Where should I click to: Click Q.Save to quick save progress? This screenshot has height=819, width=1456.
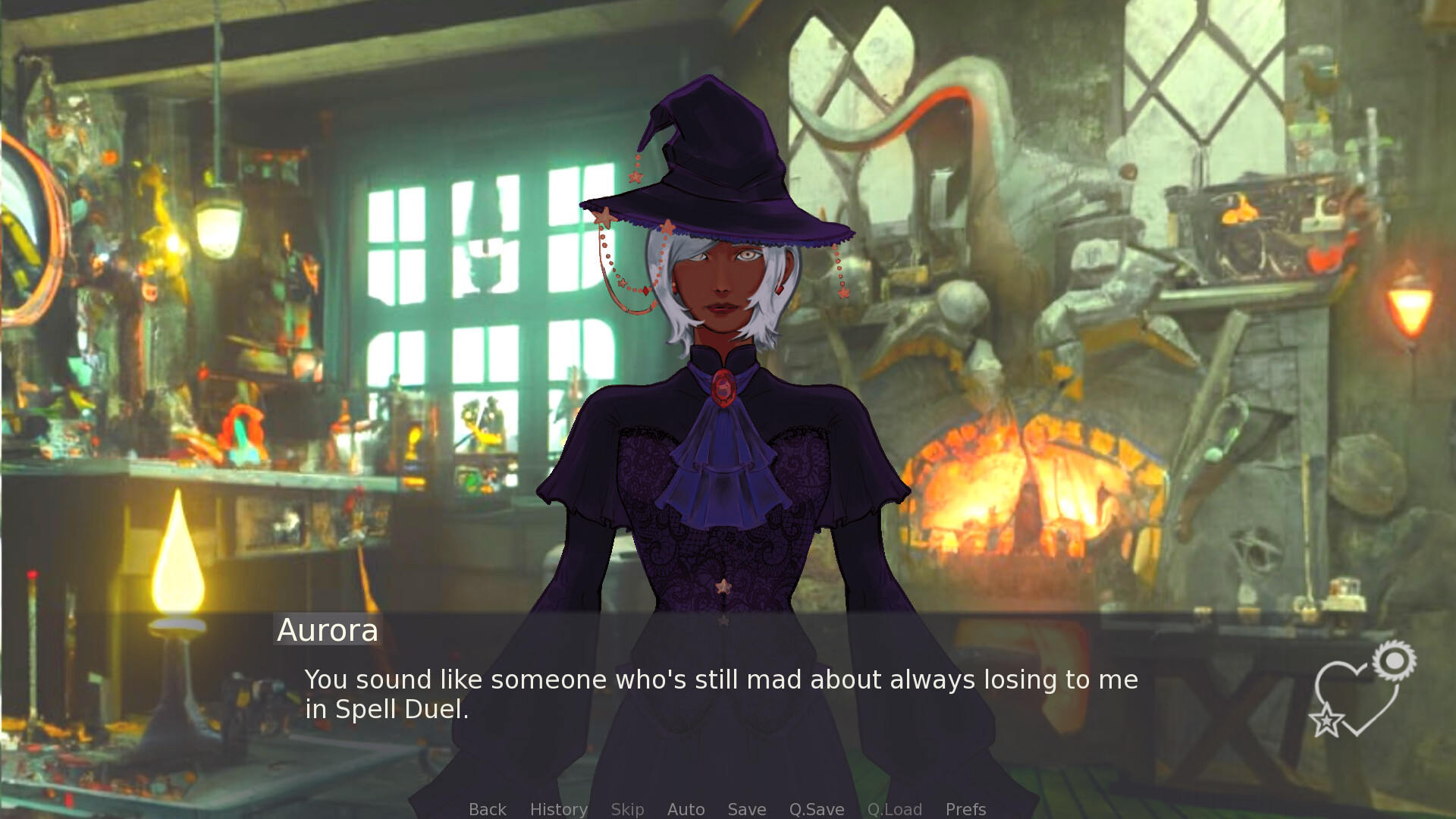coord(815,809)
